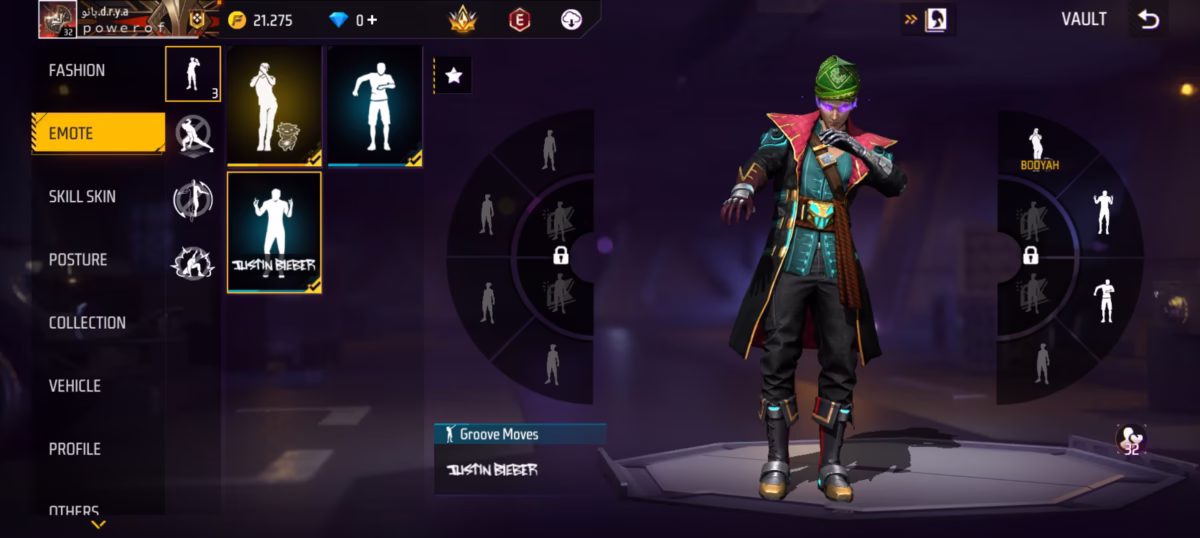The height and width of the screenshot is (538, 1200).
Task: Add diamonds with the plus button
Action: [x=372, y=20]
